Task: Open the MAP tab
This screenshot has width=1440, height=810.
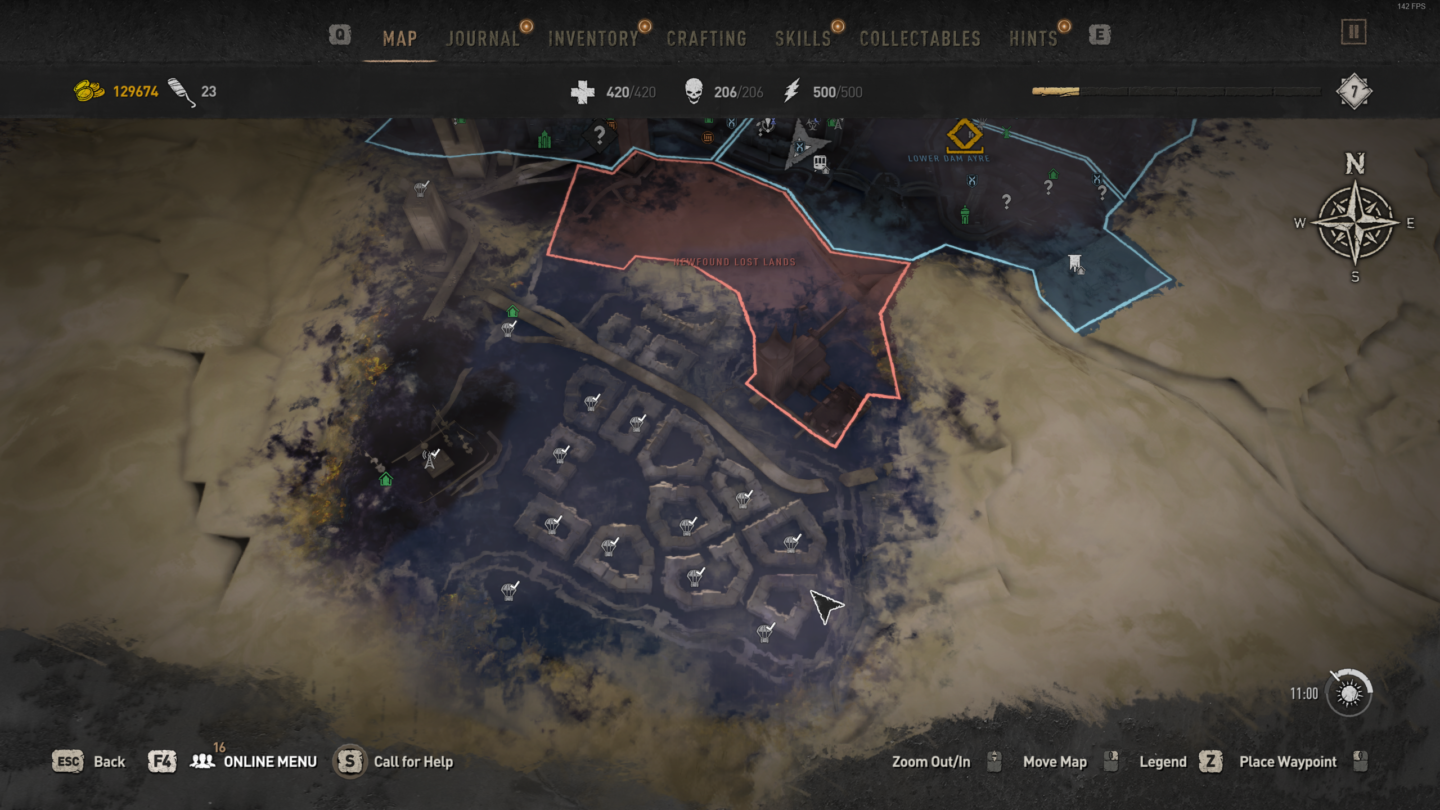Action: click(x=400, y=37)
